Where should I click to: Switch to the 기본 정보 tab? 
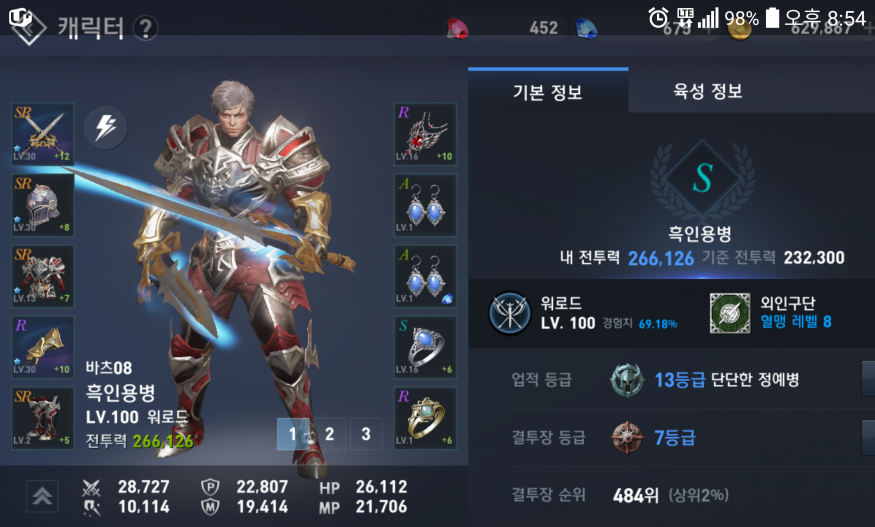click(x=547, y=92)
